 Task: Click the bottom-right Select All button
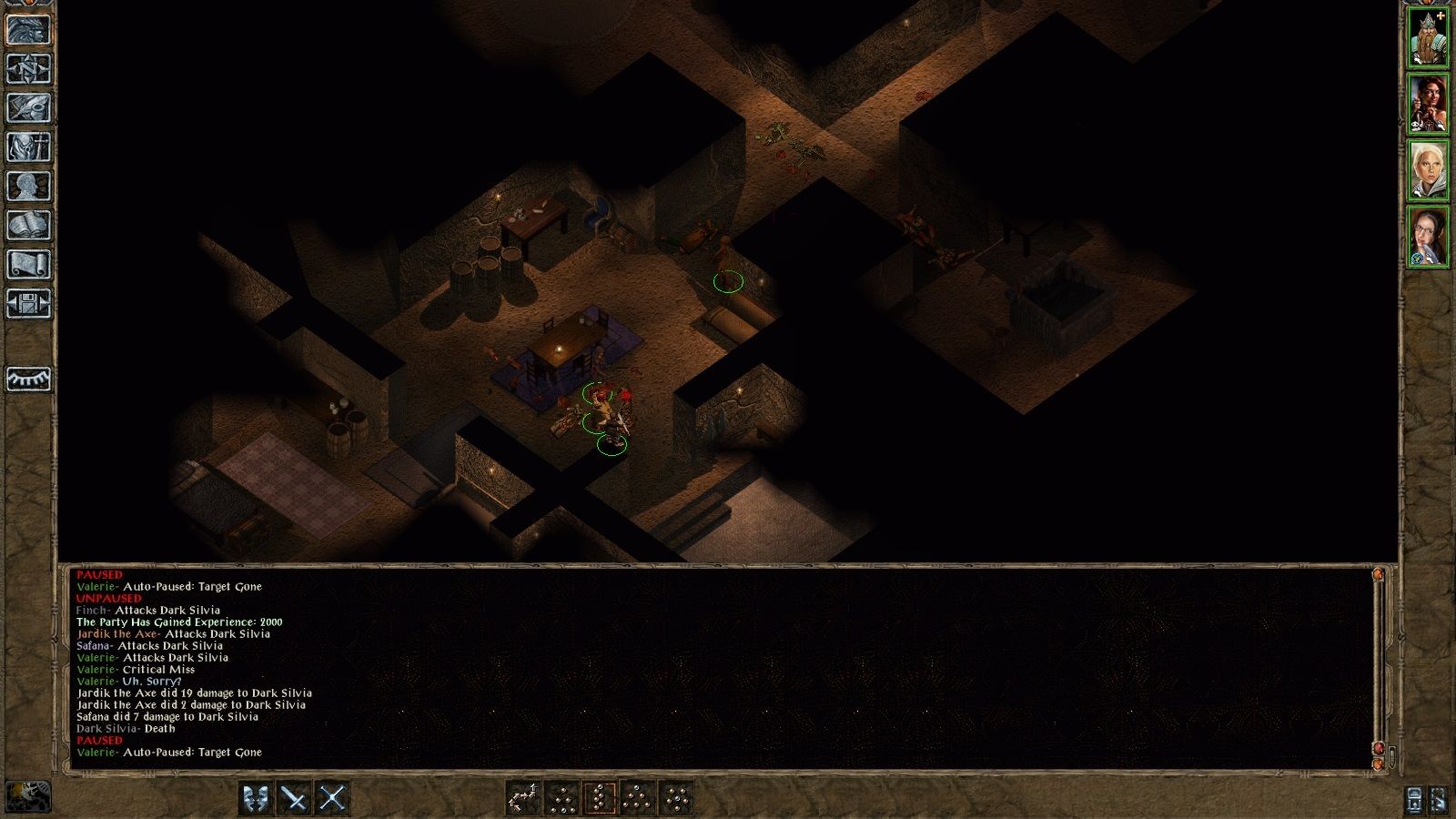point(1441,798)
